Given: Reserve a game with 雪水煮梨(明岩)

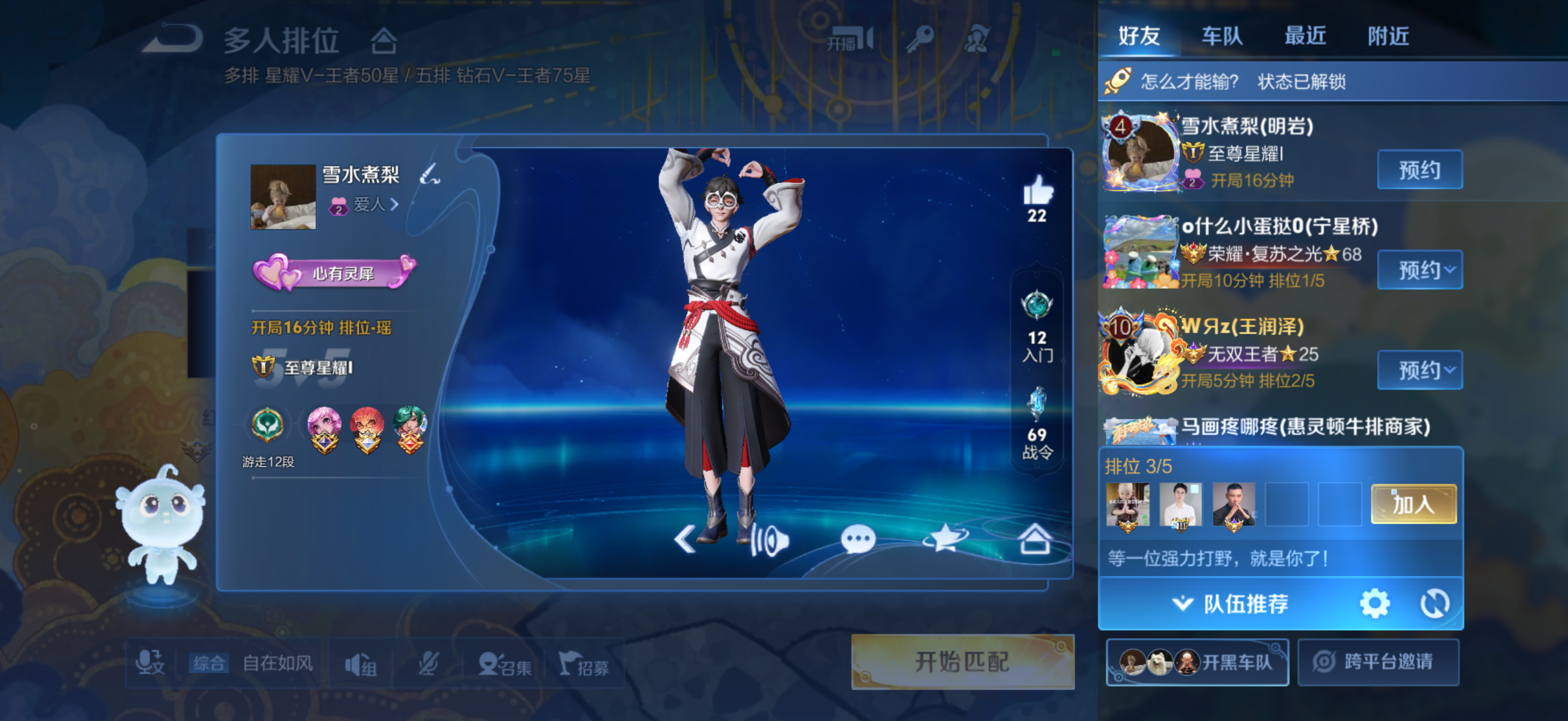Looking at the screenshot, I should [1420, 170].
